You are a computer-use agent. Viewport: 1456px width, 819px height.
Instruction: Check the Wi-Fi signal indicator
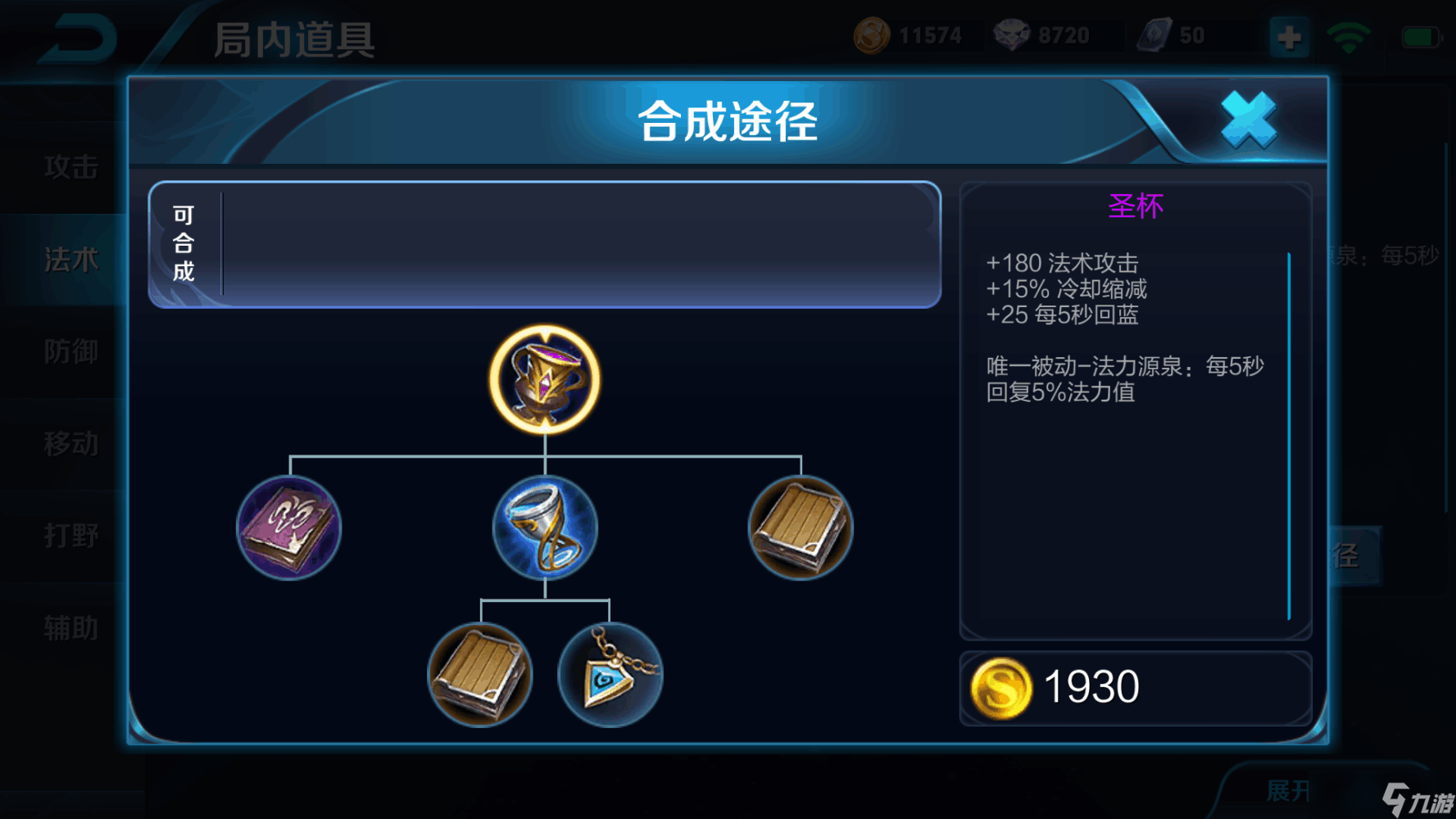1349,37
